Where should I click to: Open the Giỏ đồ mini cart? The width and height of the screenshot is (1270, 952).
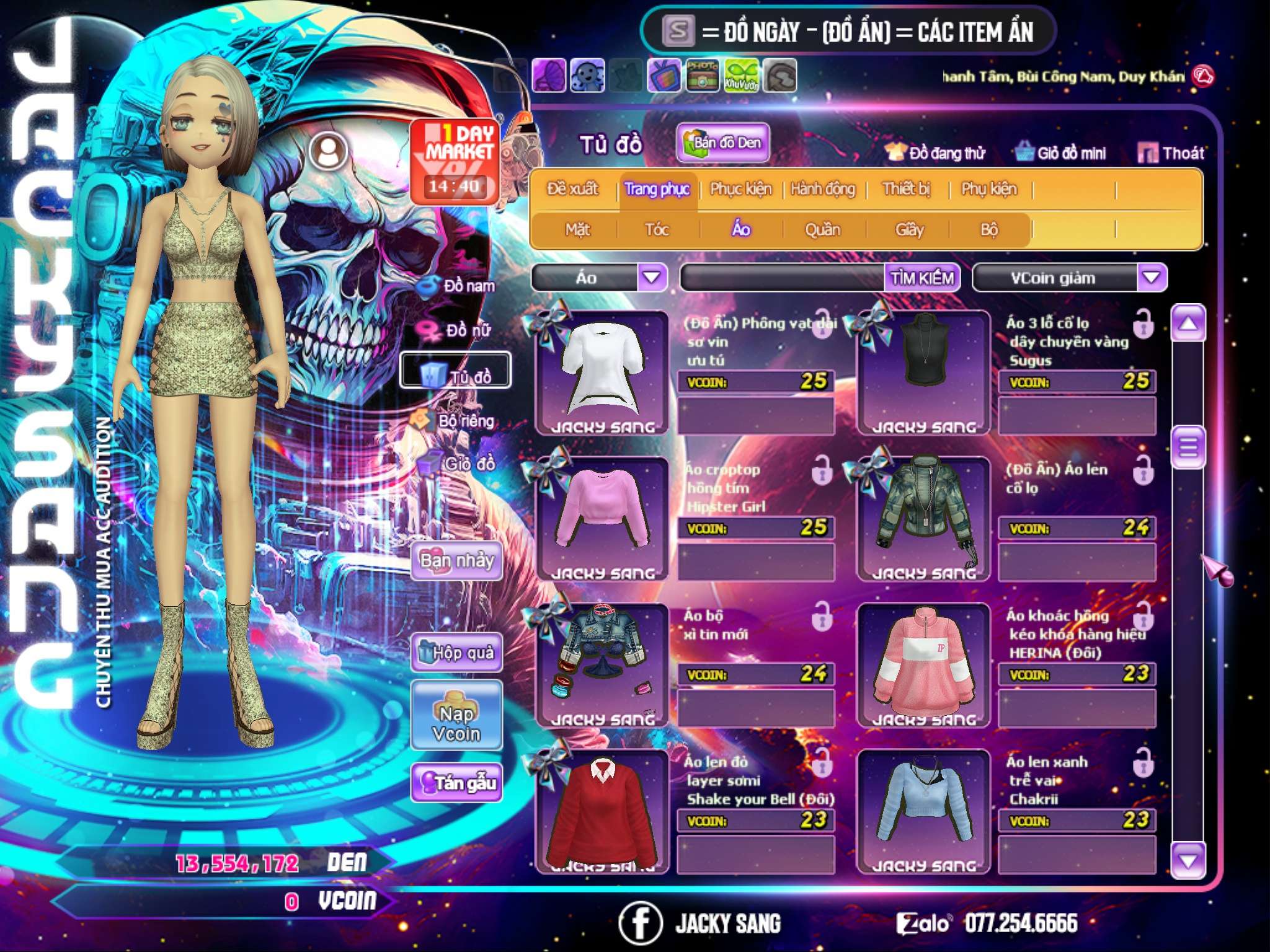pos(1061,153)
